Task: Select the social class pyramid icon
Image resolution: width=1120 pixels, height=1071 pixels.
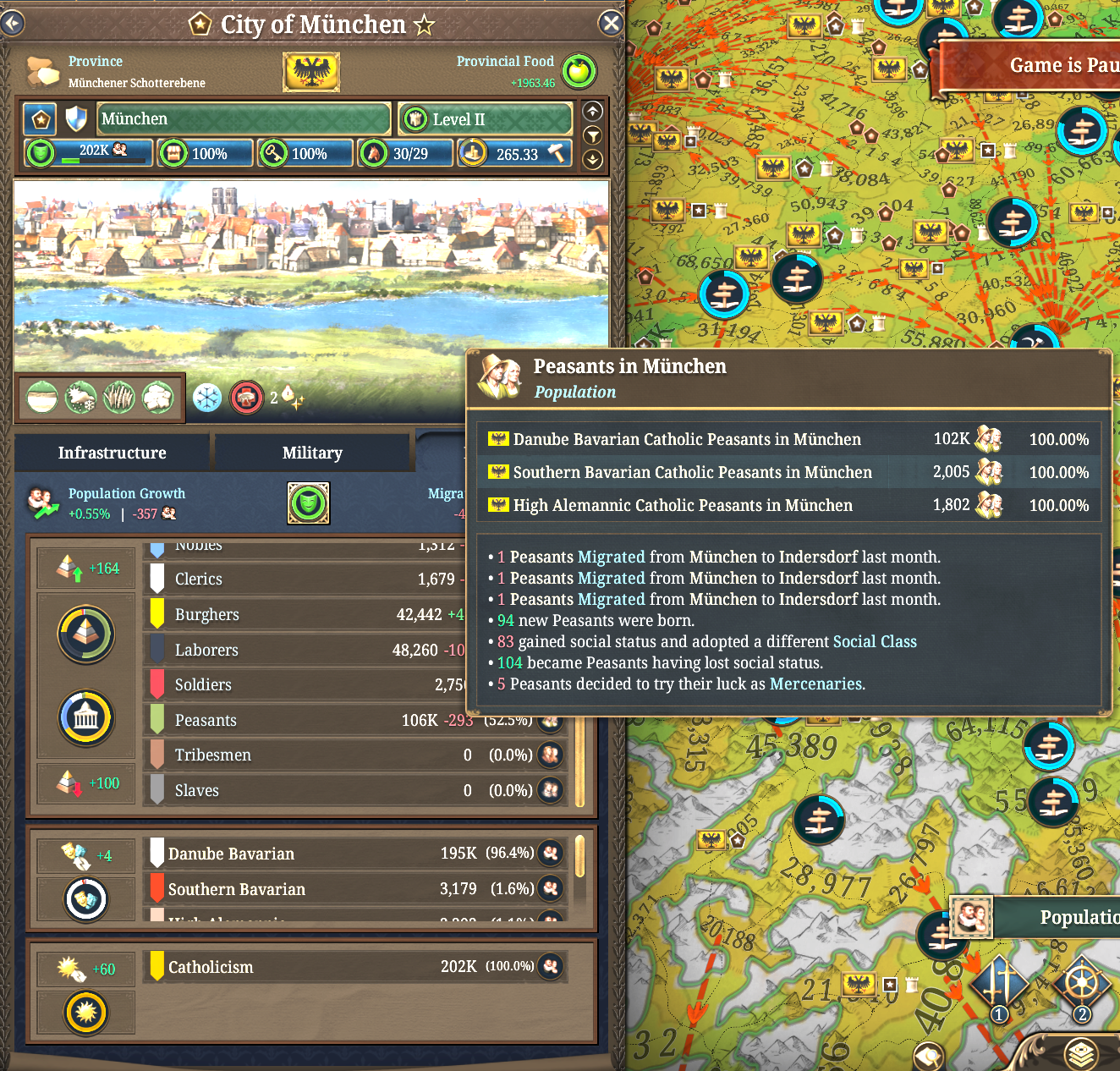Action: tap(85, 634)
